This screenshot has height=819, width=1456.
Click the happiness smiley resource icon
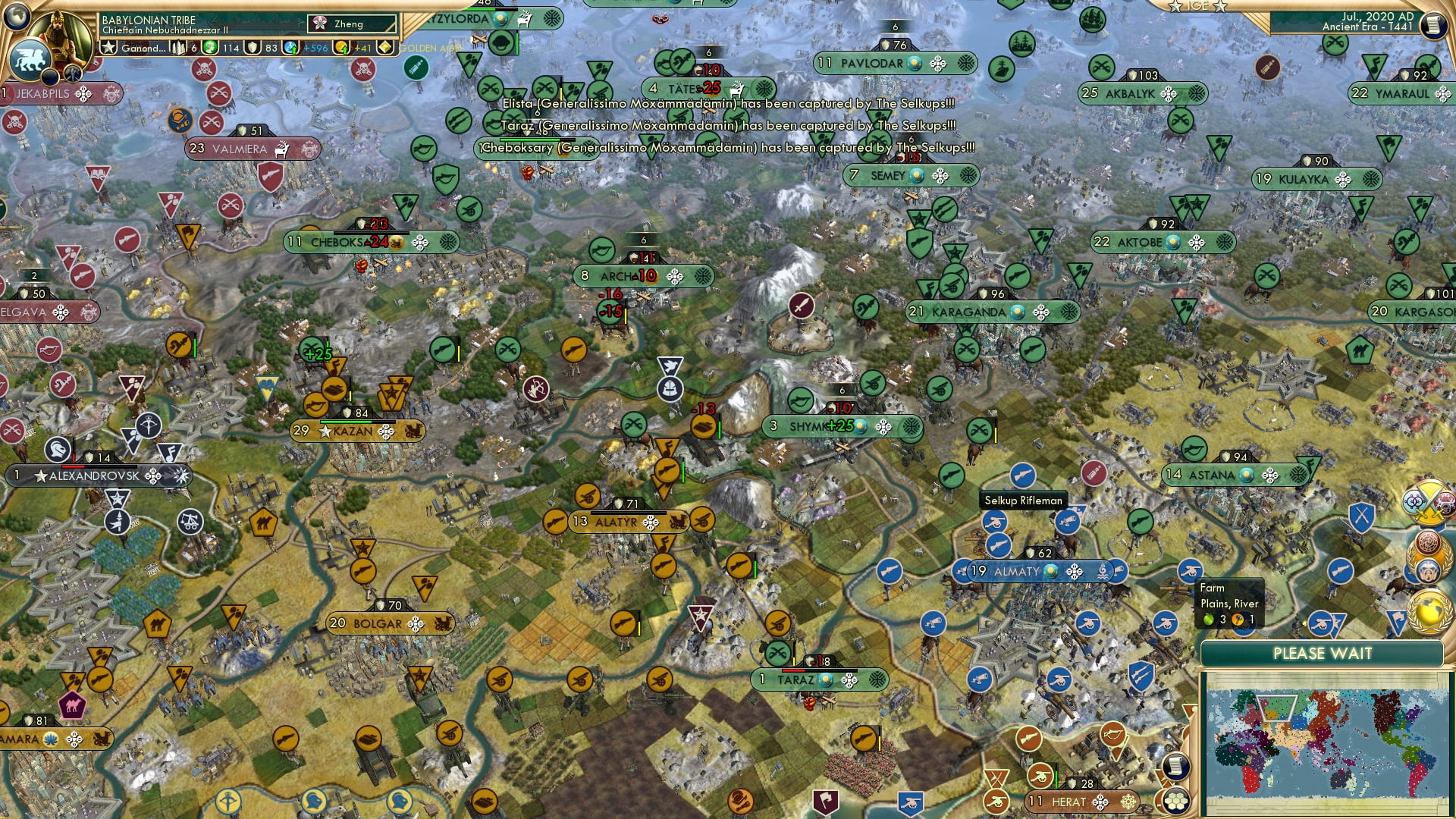tap(210, 47)
